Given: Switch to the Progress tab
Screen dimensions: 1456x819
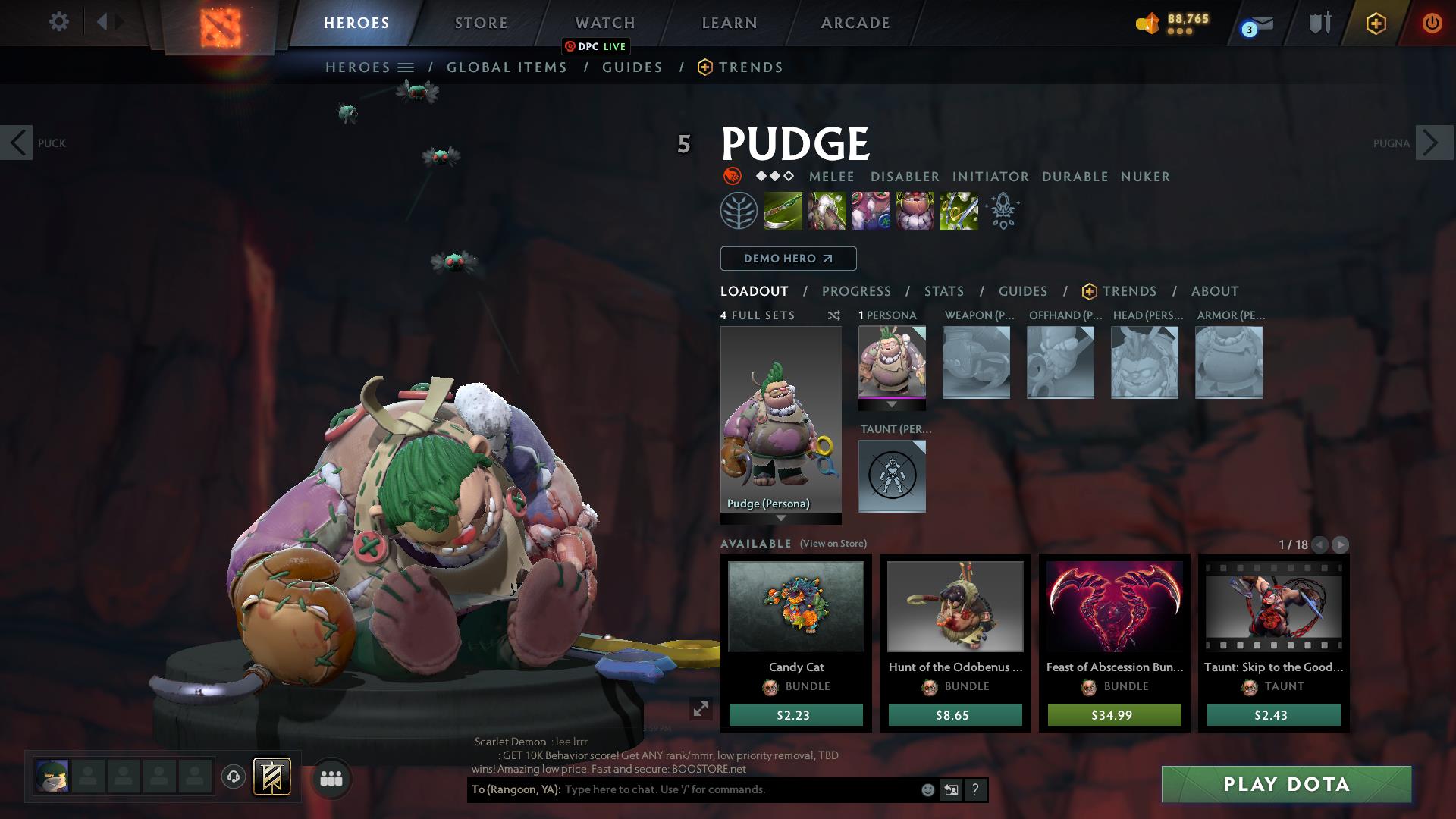Looking at the screenshot, I should tap(857, 291).
